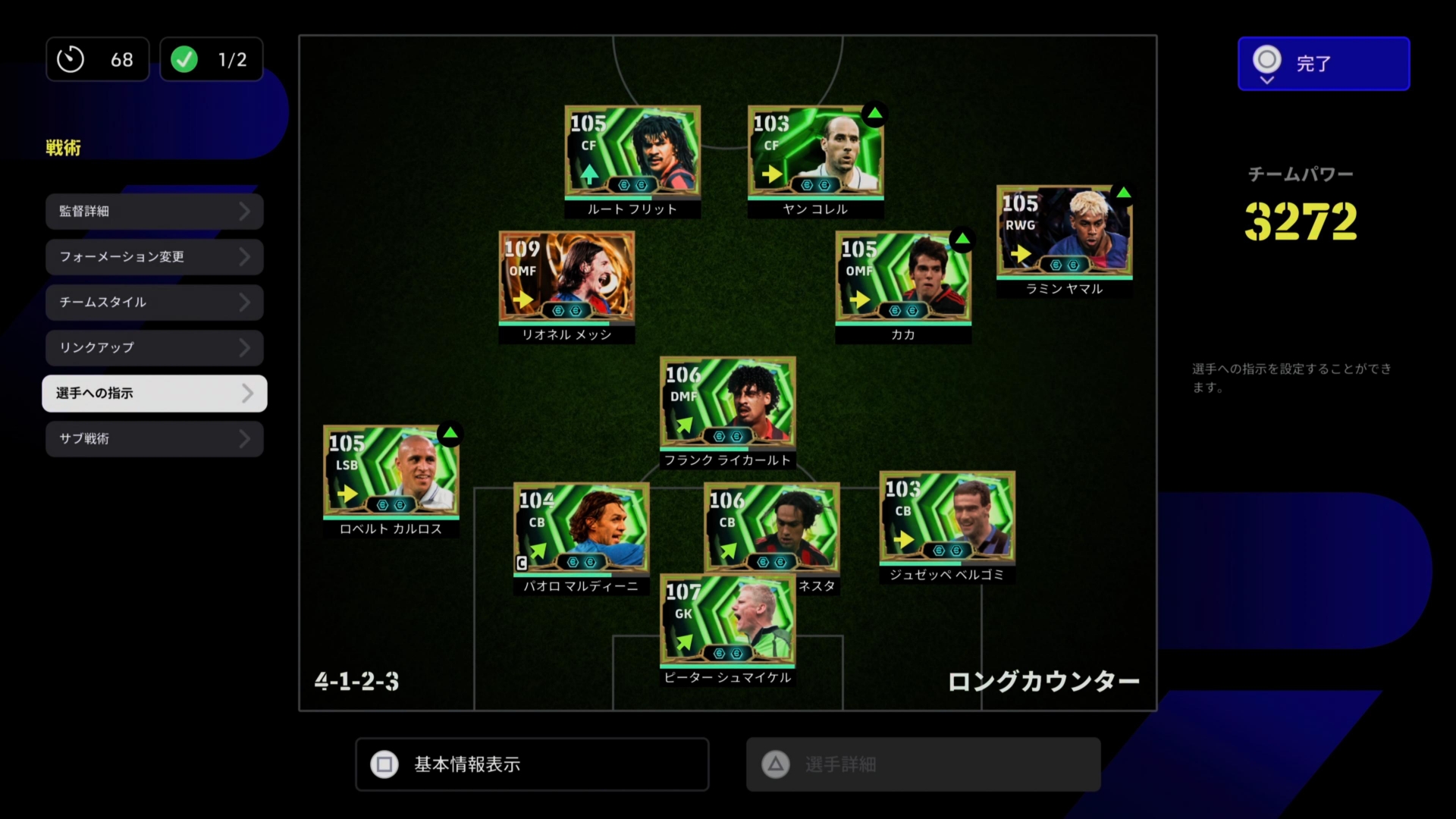Click the 完了 button
The height and width of the screenshot is (819, 1456).
pyautogui.click(x=1323, y=64)
